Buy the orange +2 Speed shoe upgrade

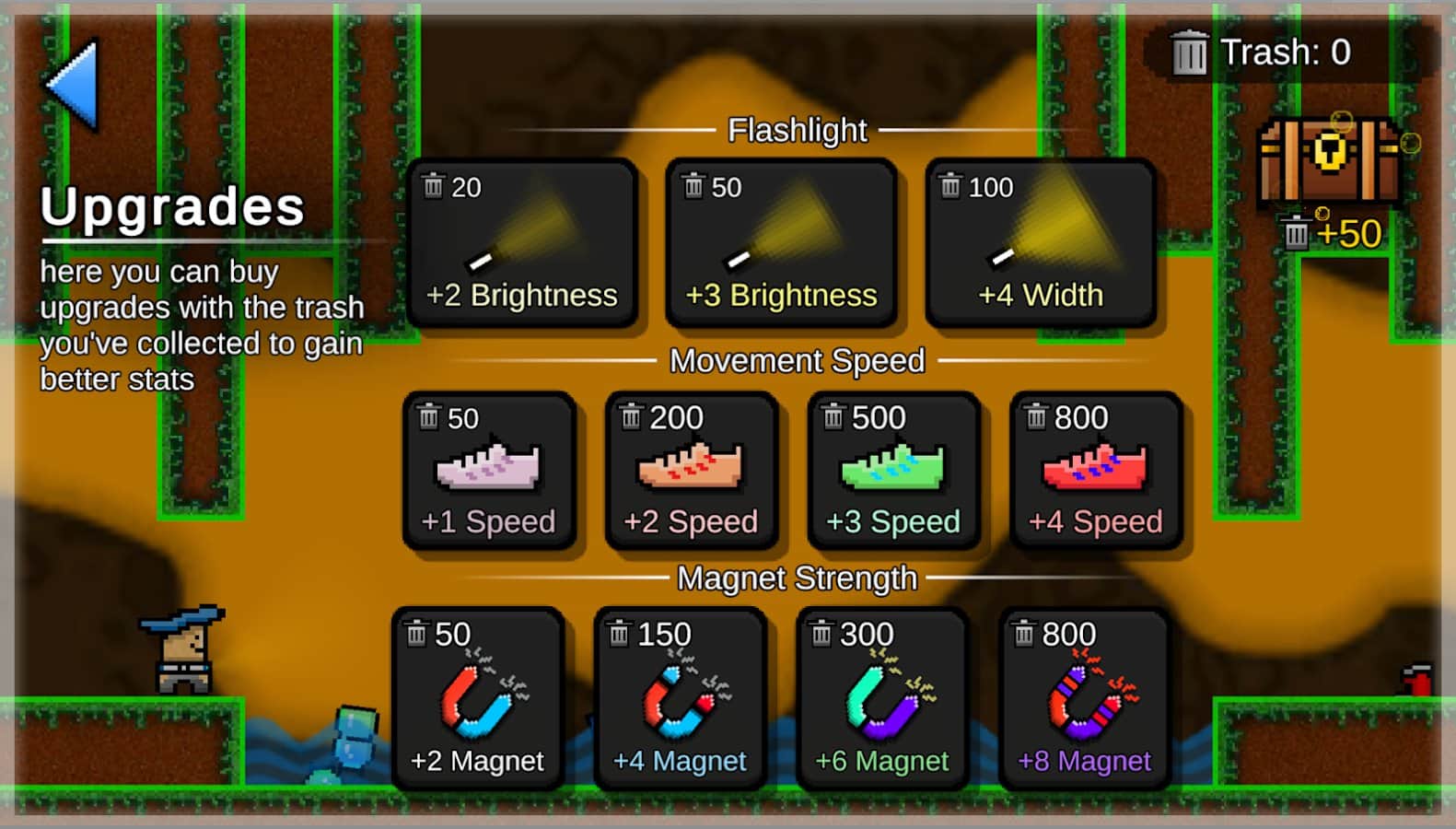(692, 470)
